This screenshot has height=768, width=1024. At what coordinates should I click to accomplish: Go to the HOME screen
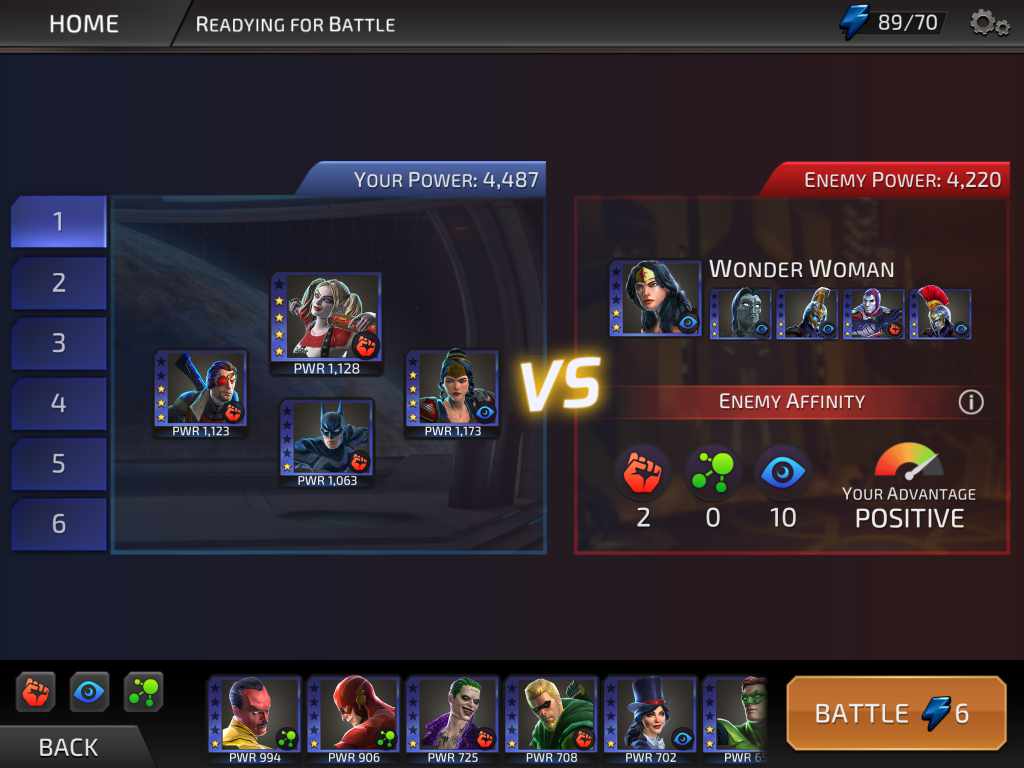pos(85,23)
